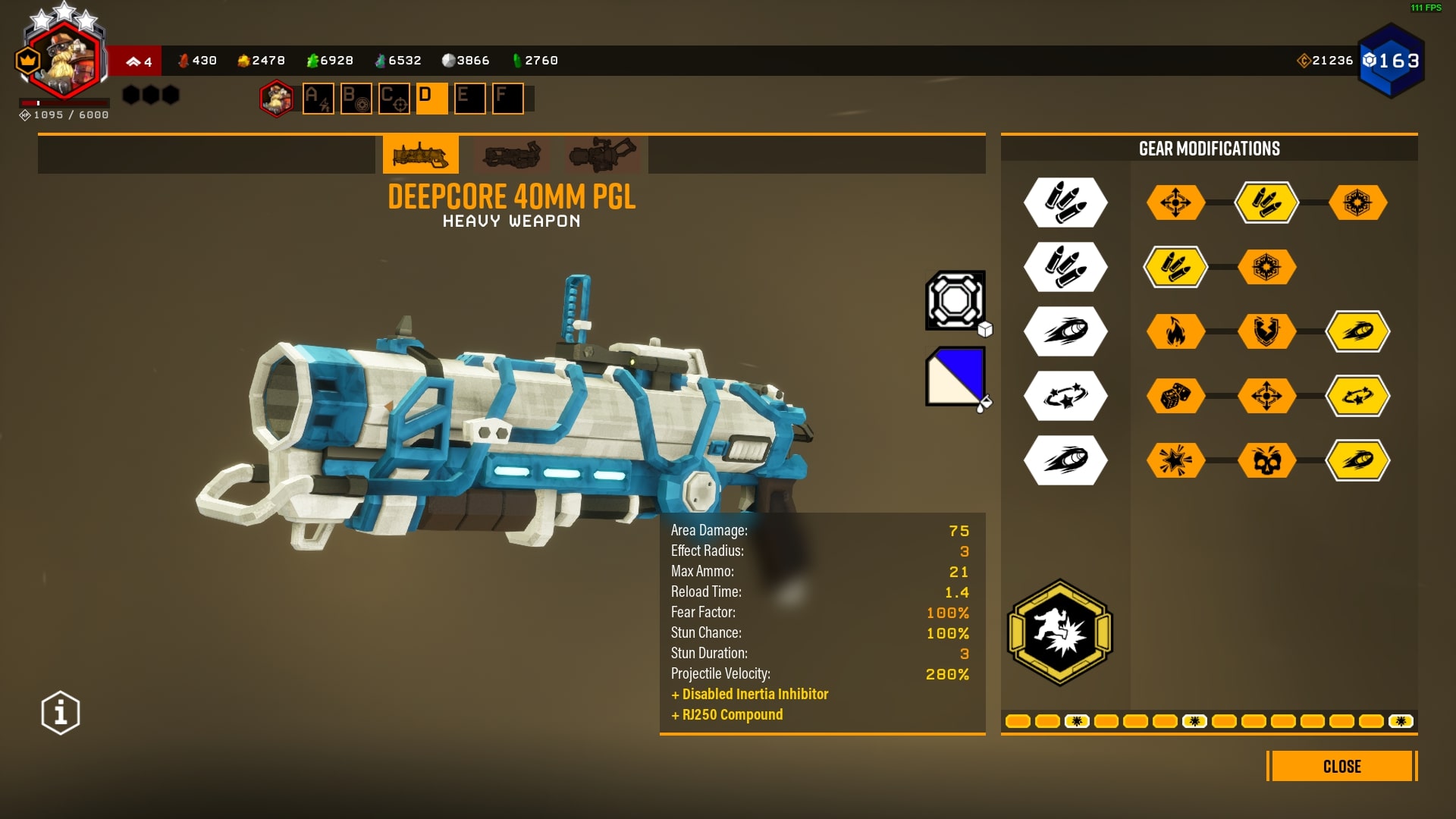
Task: Choose the tier 4 dice mod
Action: 1175,396
